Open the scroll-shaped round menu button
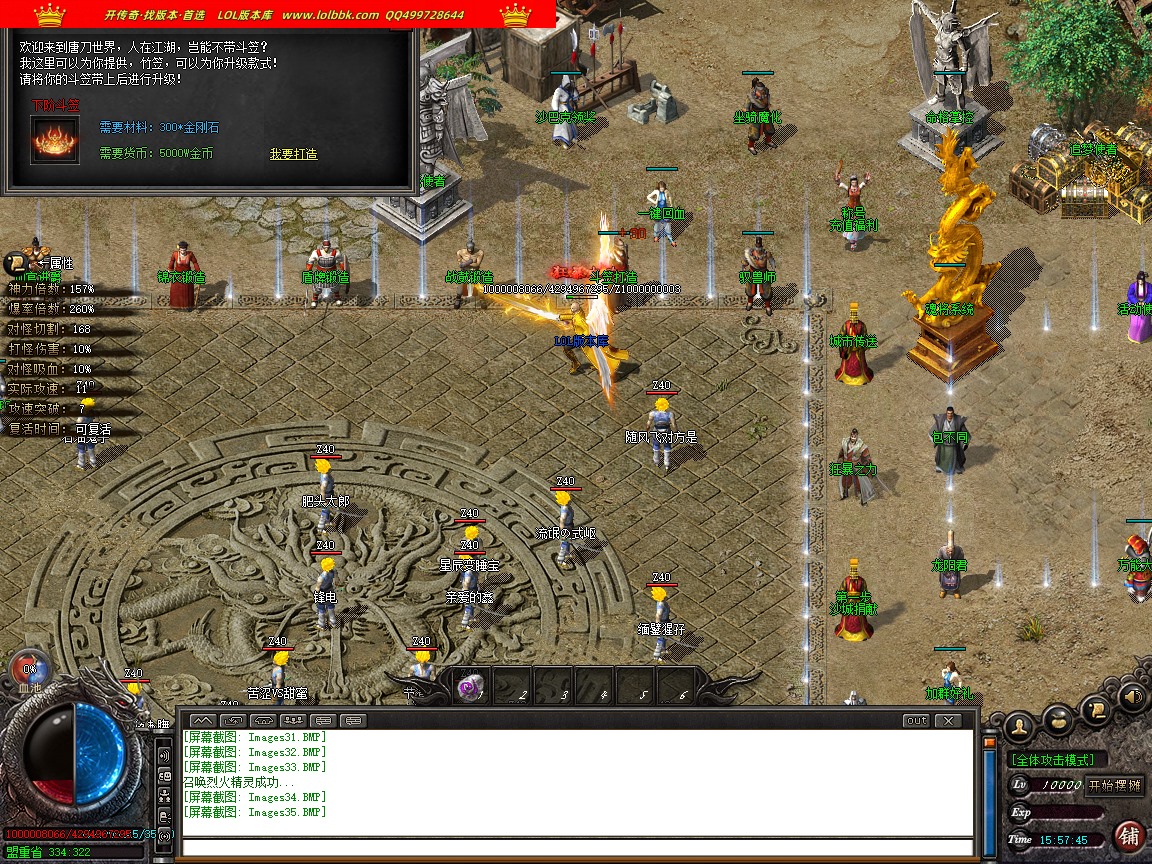Image resolution: width=1152 pixels, height=864 pixels. [x=1097, y=707]
